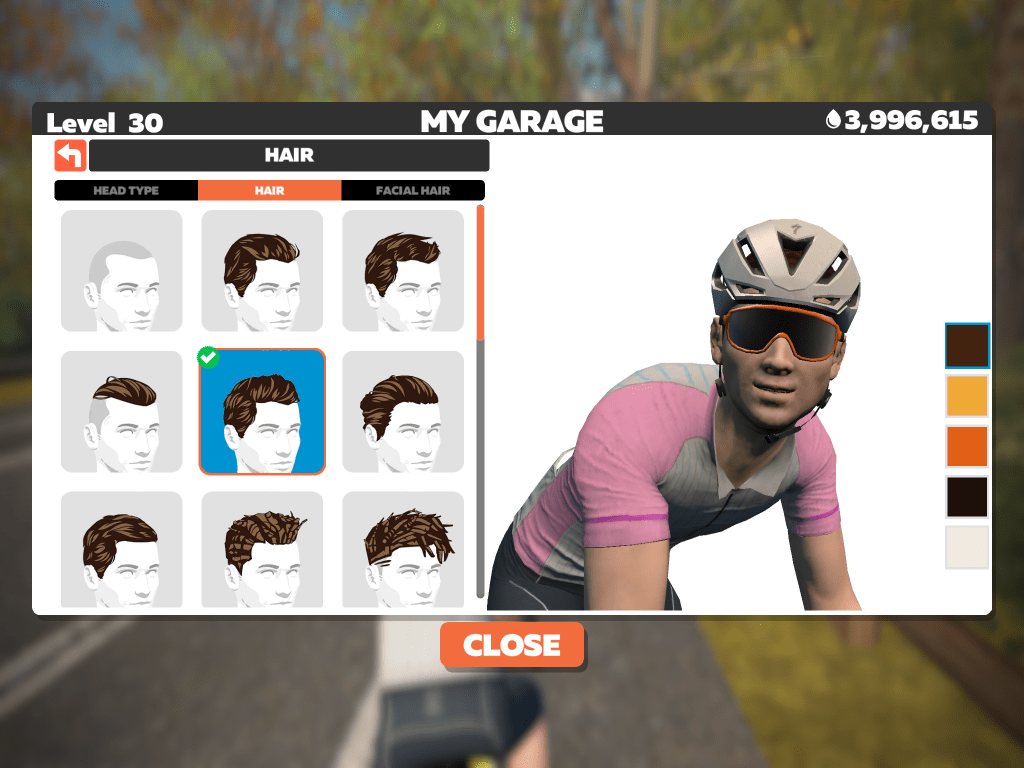Open the Facial Hair tab
1024x768 pixels.
coord(413,191)
